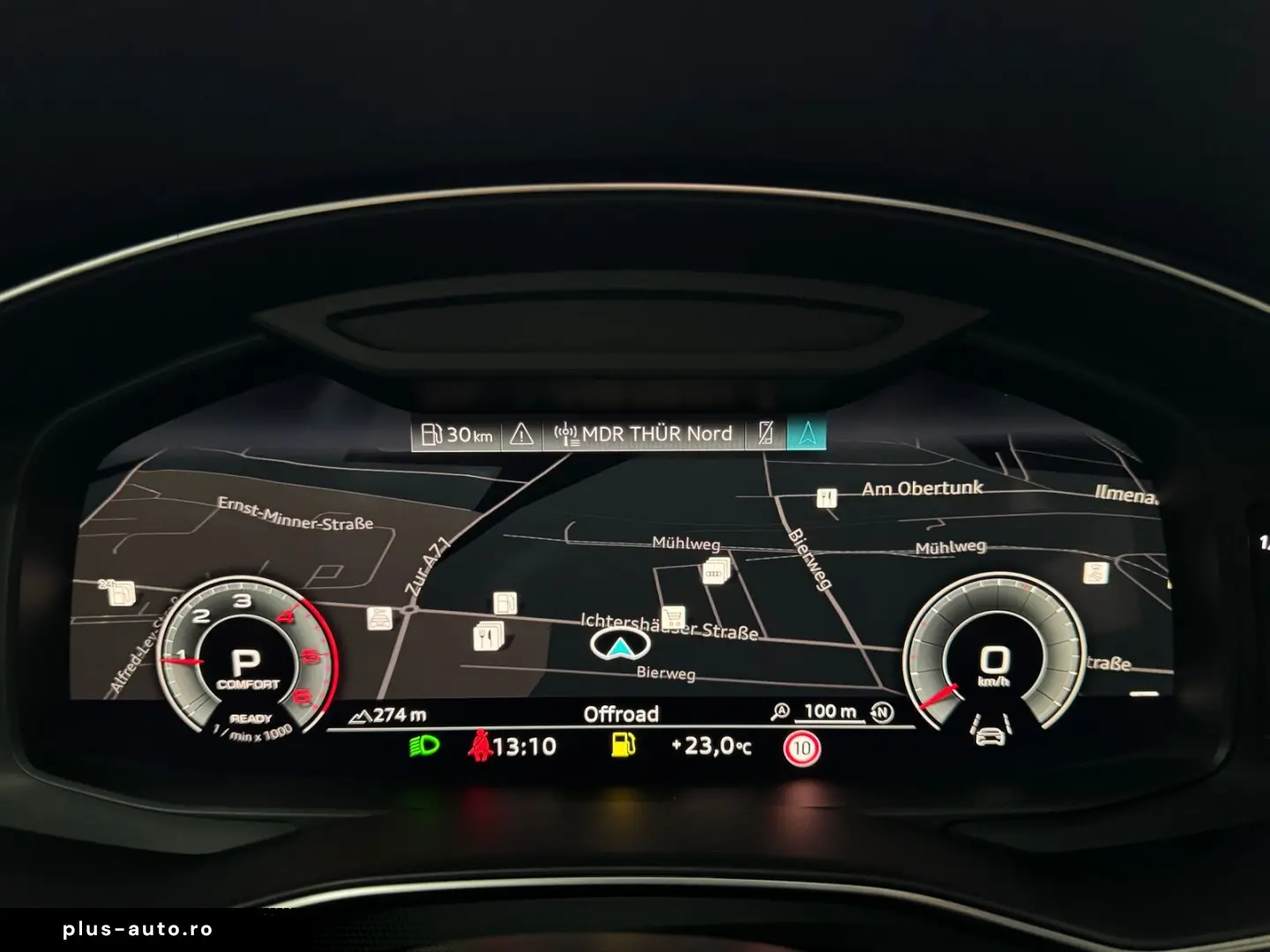The image size is (1270, 952).
Task: Open the MDR THÜR Nord radio entry
Action: click(x=644, y=434)
